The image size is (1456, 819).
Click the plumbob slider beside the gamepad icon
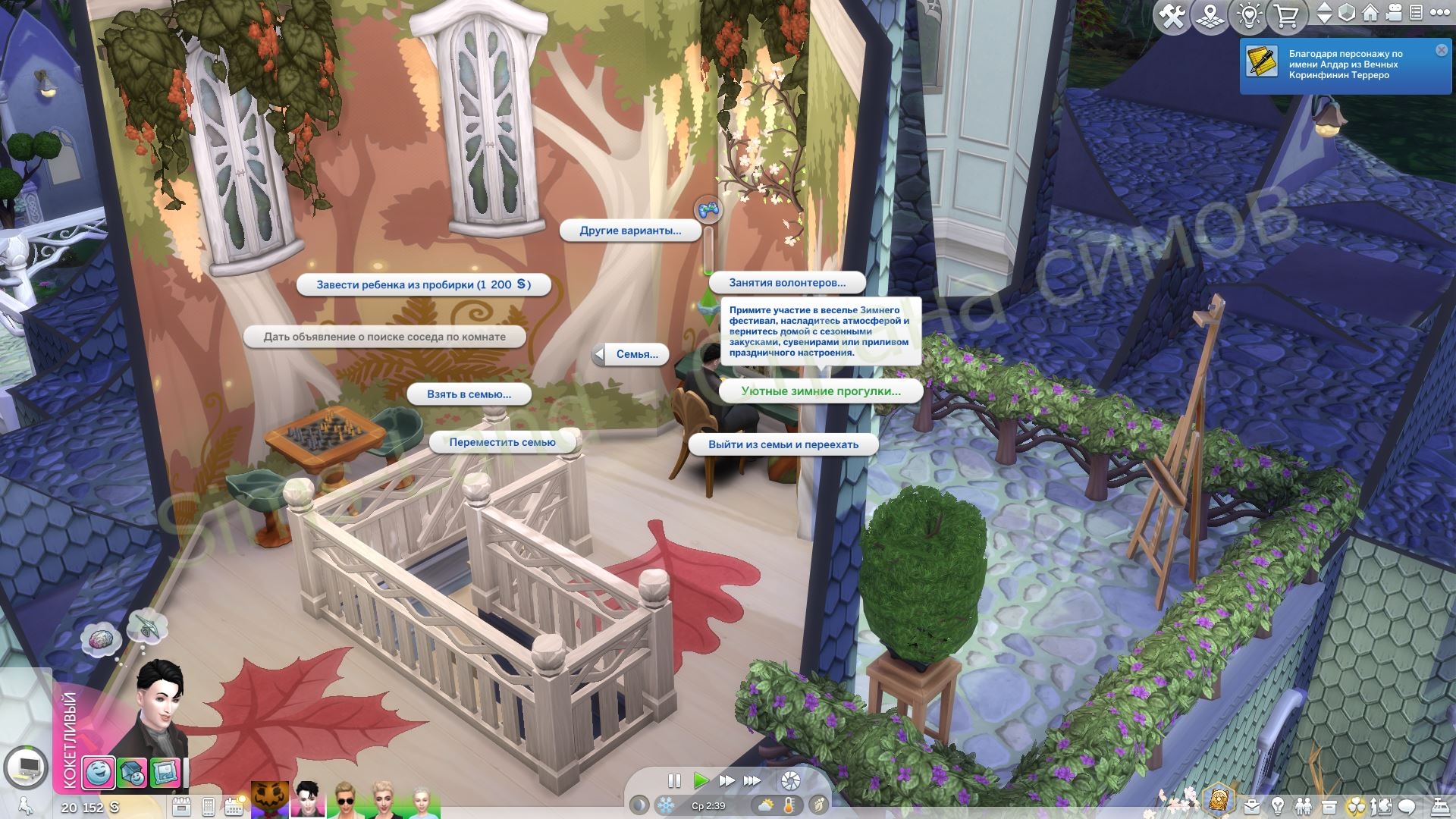(707, 250)
